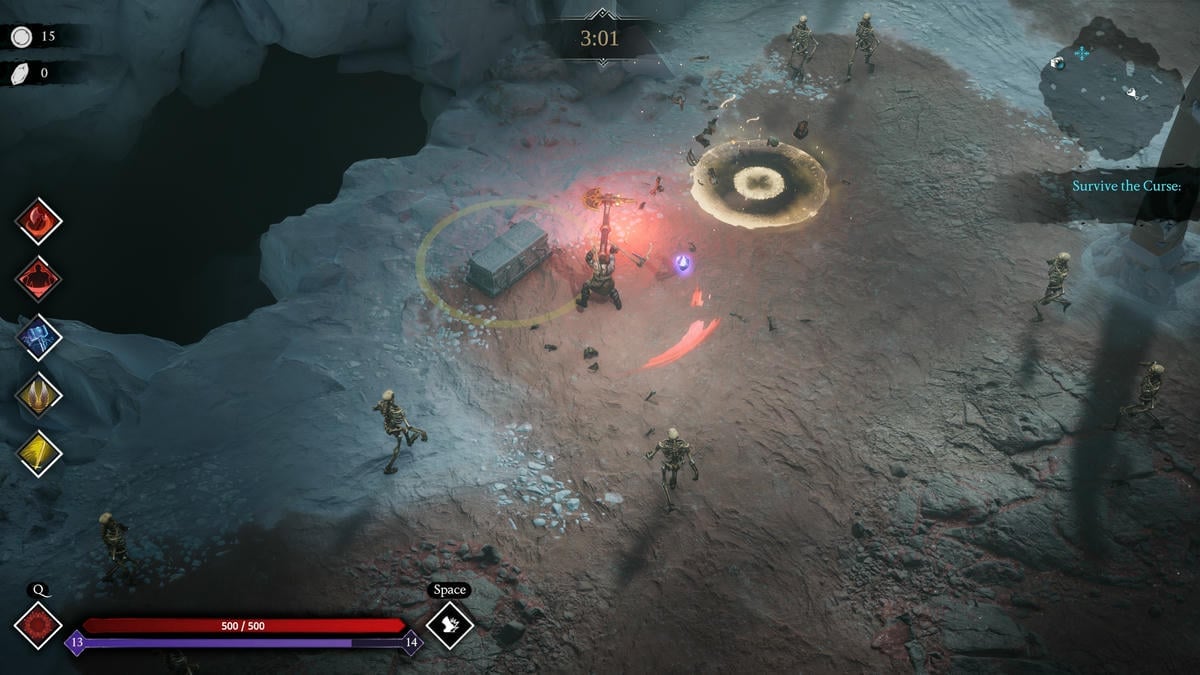Activate the yellow light-ray ability icon
This screenshot has width=1200, height=675.
click(39, 453)
